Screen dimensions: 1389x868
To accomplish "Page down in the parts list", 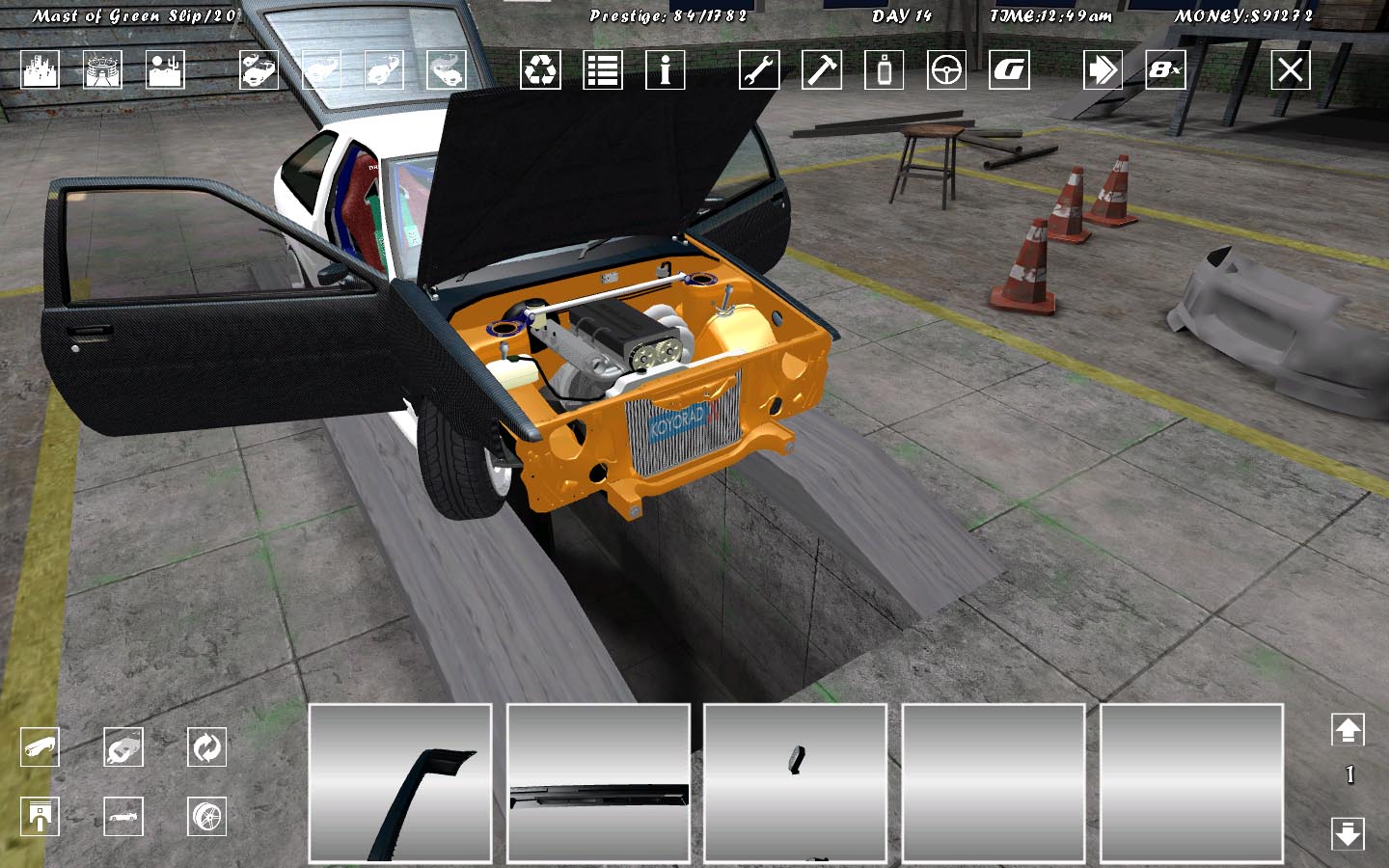I will click(1348, 832).
